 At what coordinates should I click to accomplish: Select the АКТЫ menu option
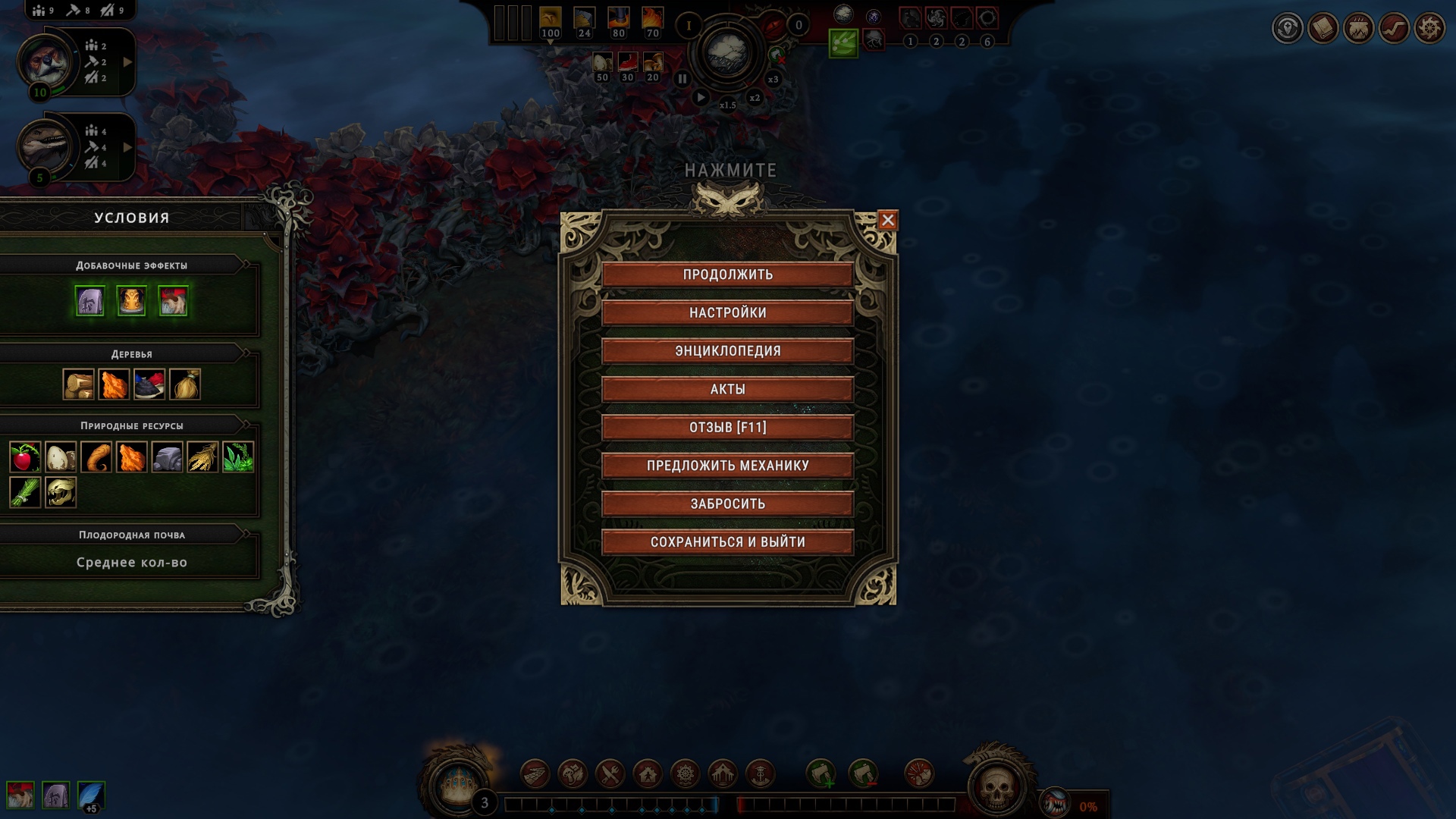(727, 389)
